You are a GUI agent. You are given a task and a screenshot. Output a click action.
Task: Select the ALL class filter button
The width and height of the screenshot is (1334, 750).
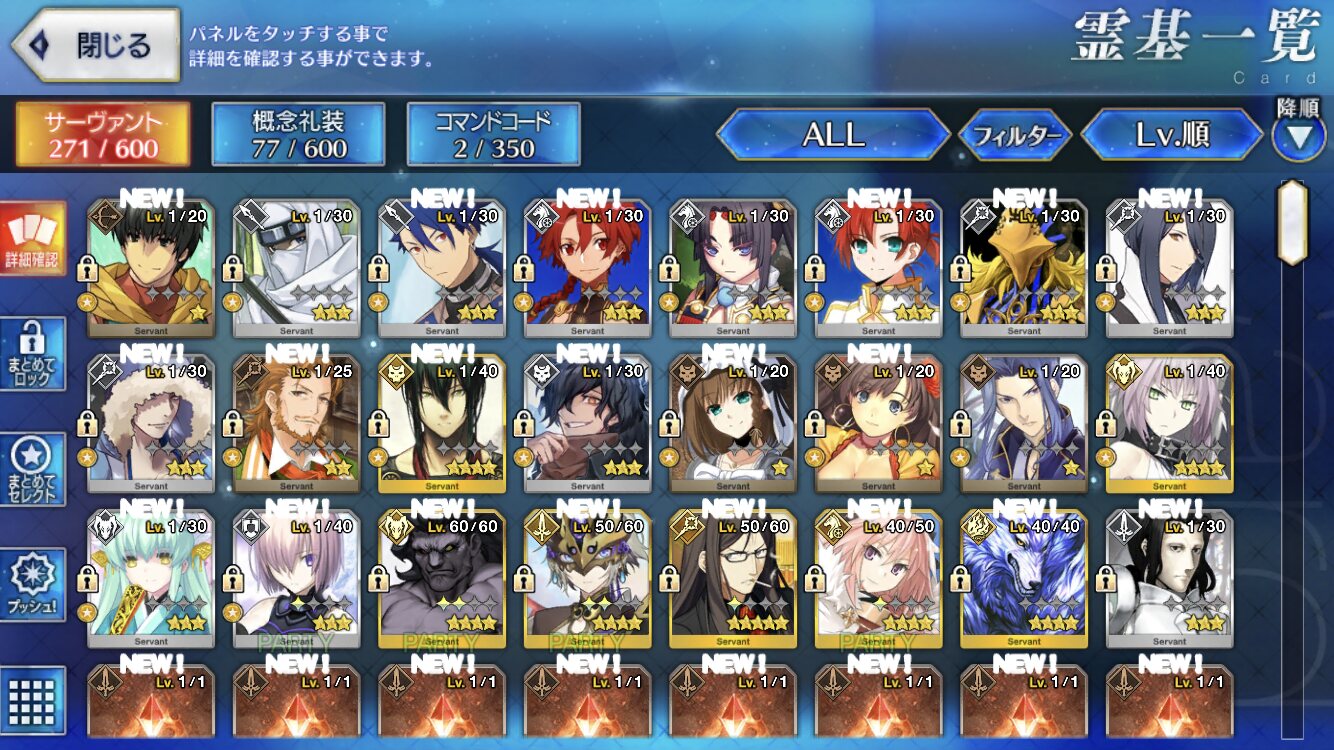[x=833, y=135]
